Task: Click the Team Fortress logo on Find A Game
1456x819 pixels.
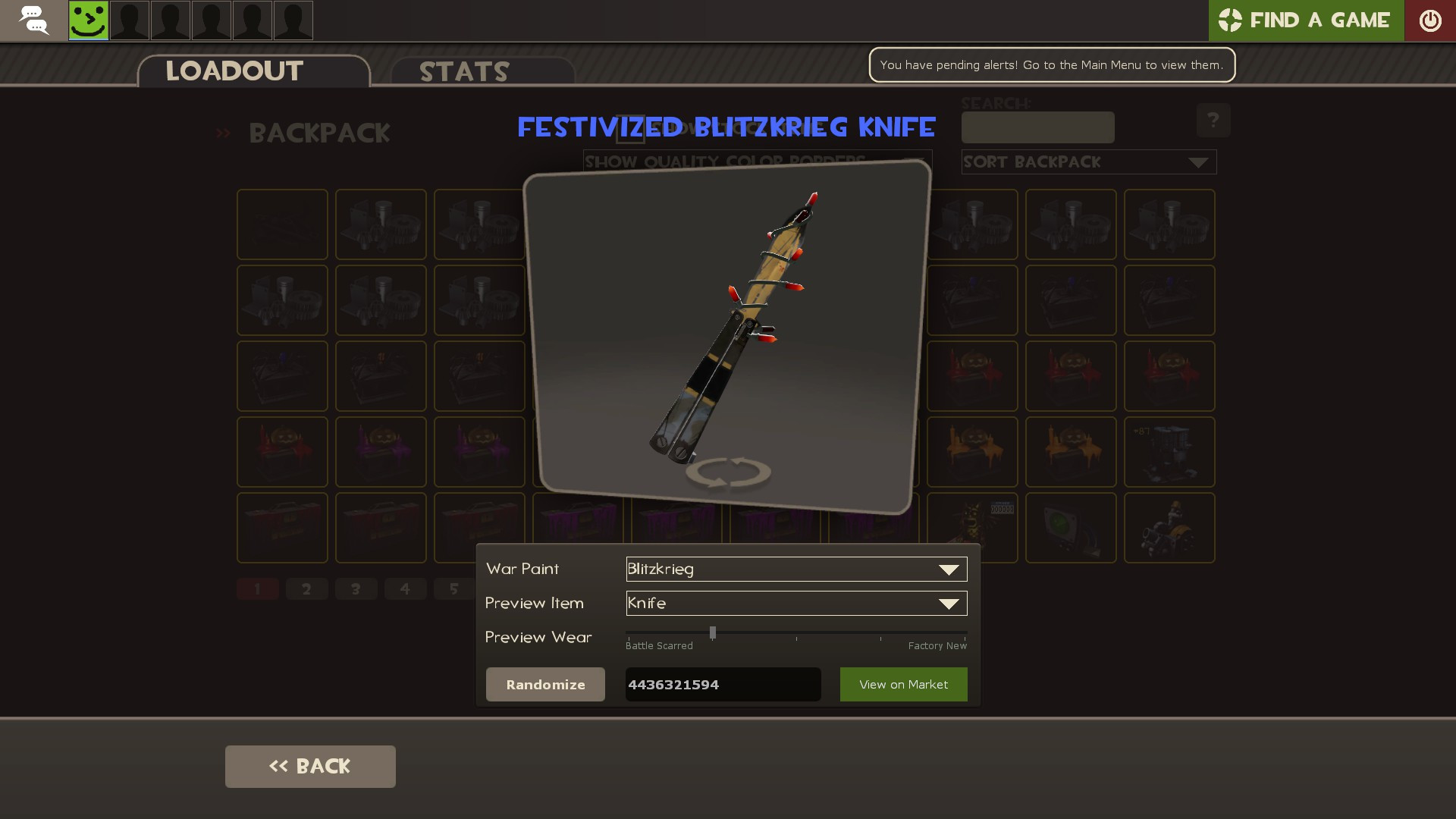Action: (x=1230, y=20)
